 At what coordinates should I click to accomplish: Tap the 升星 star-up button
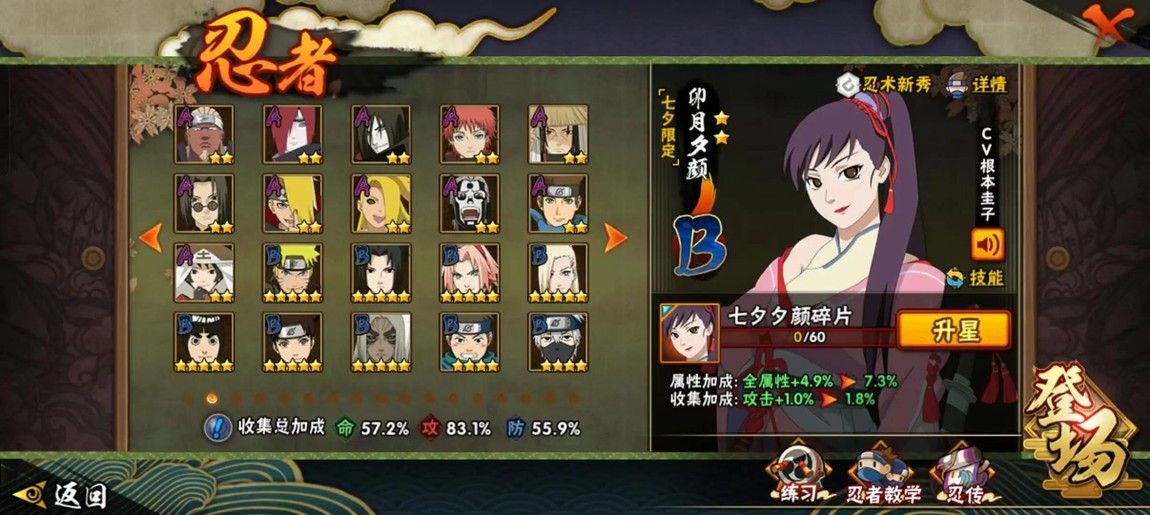point(953,329)
